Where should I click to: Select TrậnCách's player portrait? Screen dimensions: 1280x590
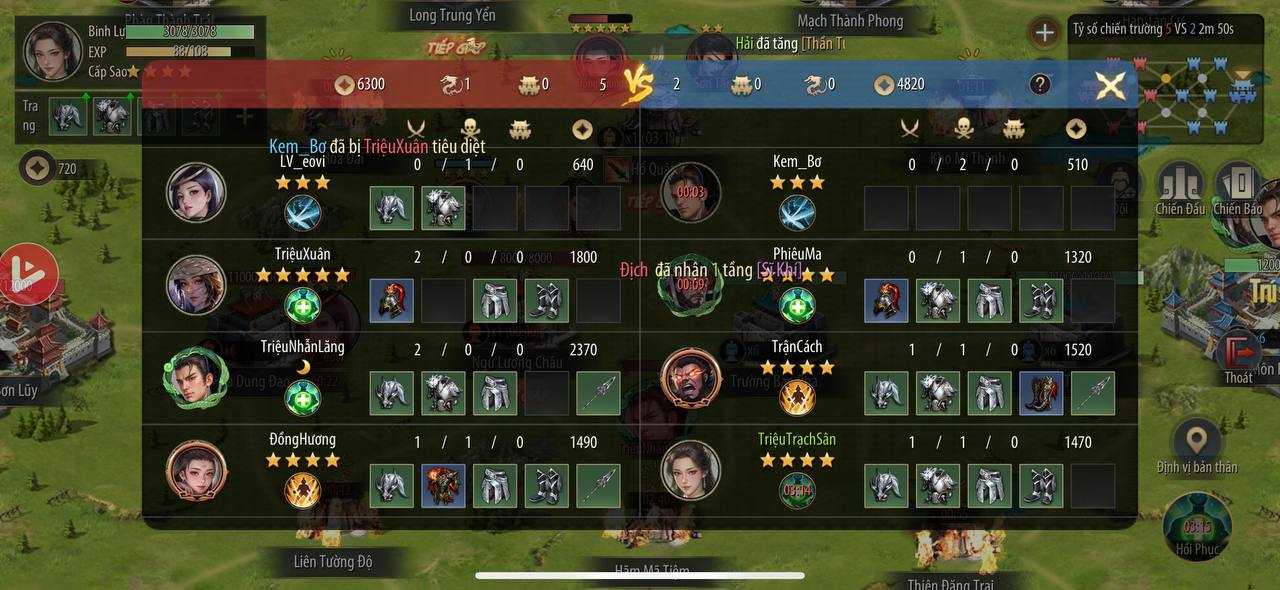[690, 377]
